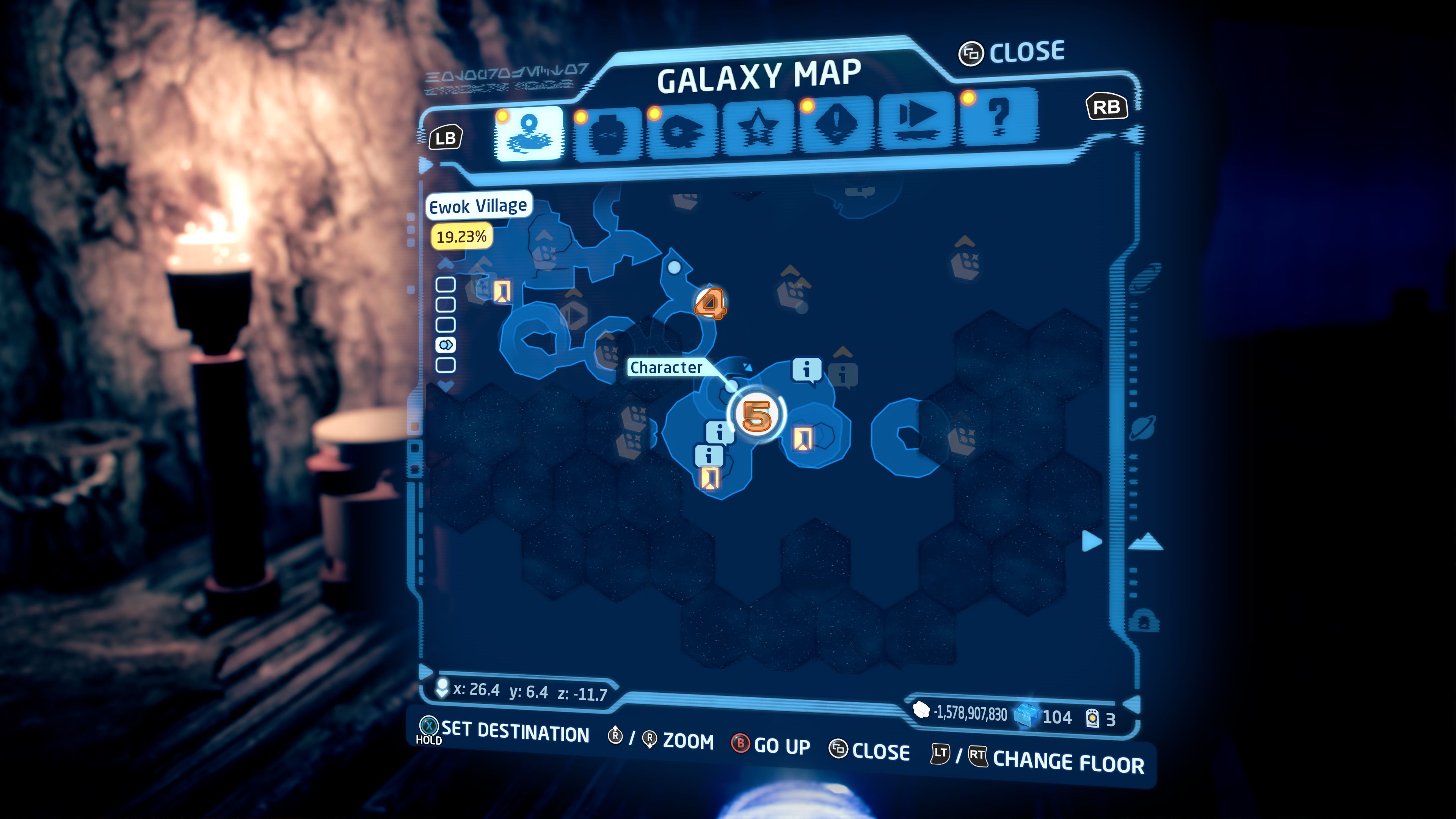Screen dimensions: 1456x819
Task: Select the orange number 5 map marker
Action: coord(757,416)
